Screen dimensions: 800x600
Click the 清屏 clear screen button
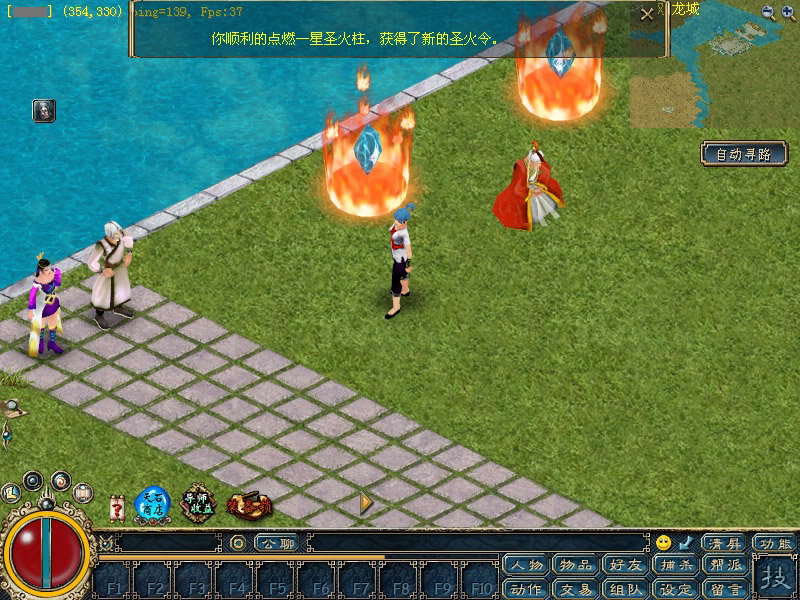point(724,543)
